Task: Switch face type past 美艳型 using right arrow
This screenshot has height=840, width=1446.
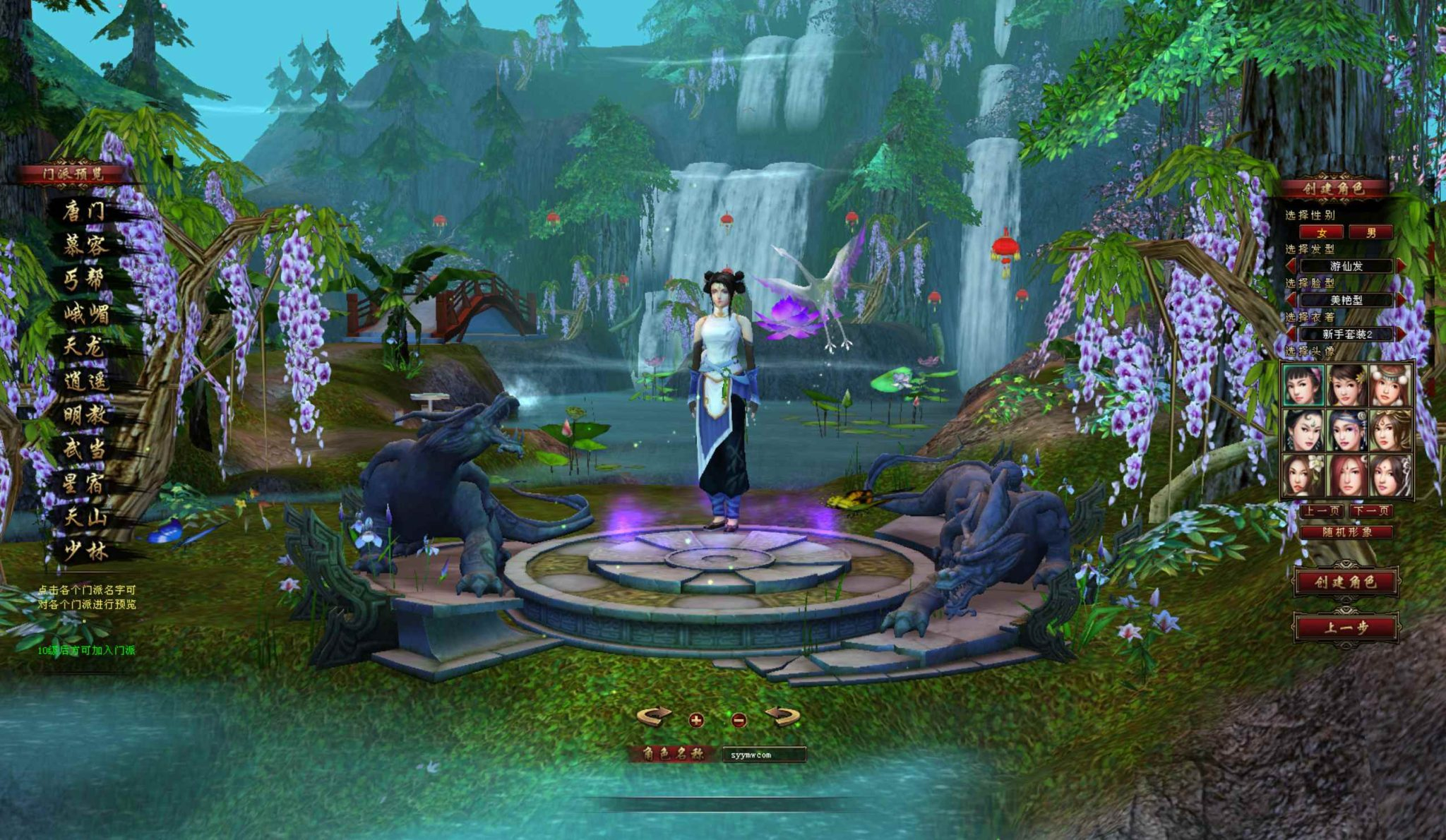Action: [x=1402, y=299]
